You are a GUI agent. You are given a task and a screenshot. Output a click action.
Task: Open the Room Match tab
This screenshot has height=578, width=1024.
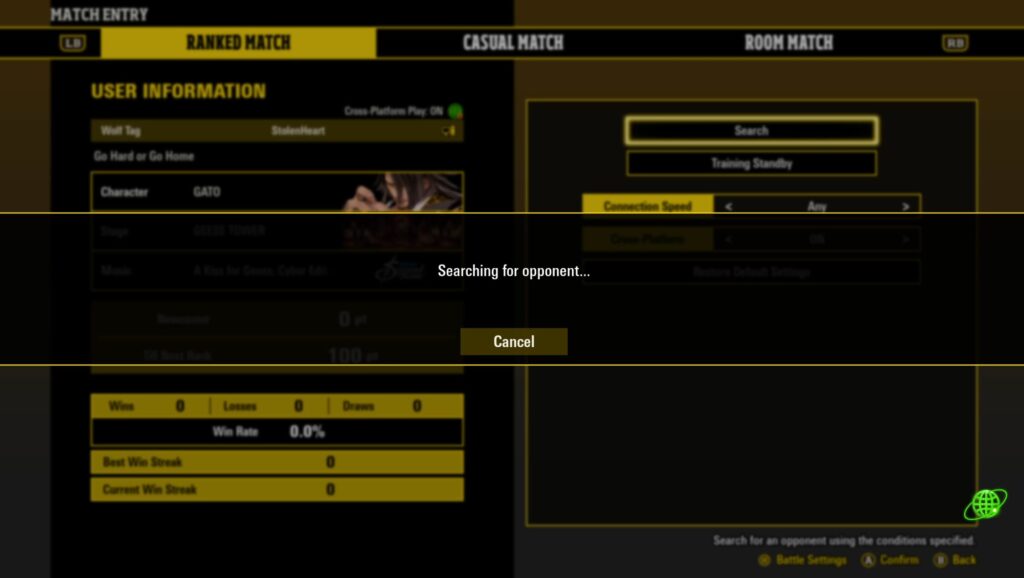(x=788, y=43)
